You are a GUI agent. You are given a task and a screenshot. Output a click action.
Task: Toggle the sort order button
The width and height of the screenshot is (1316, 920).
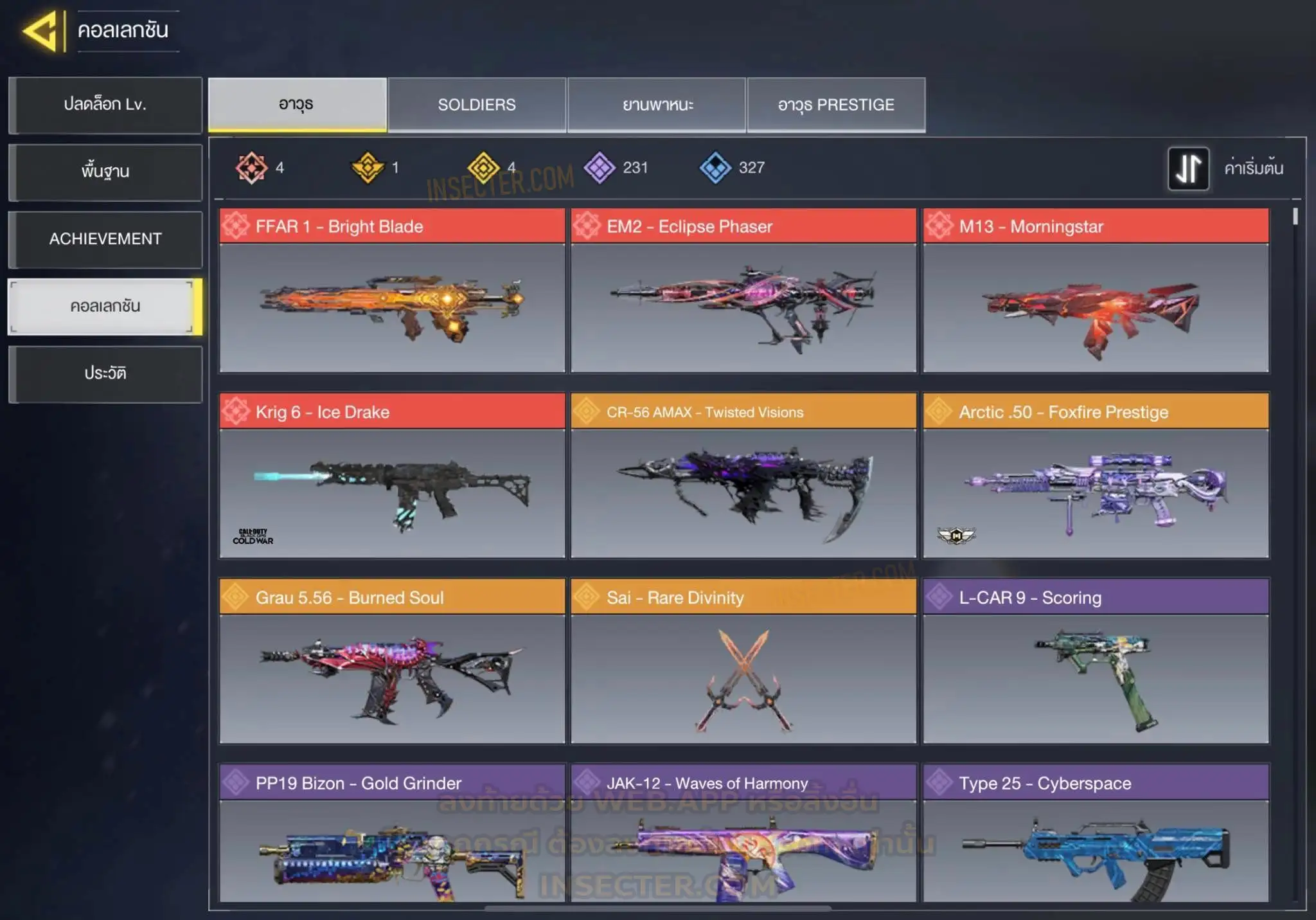[x=1188, y=168]
